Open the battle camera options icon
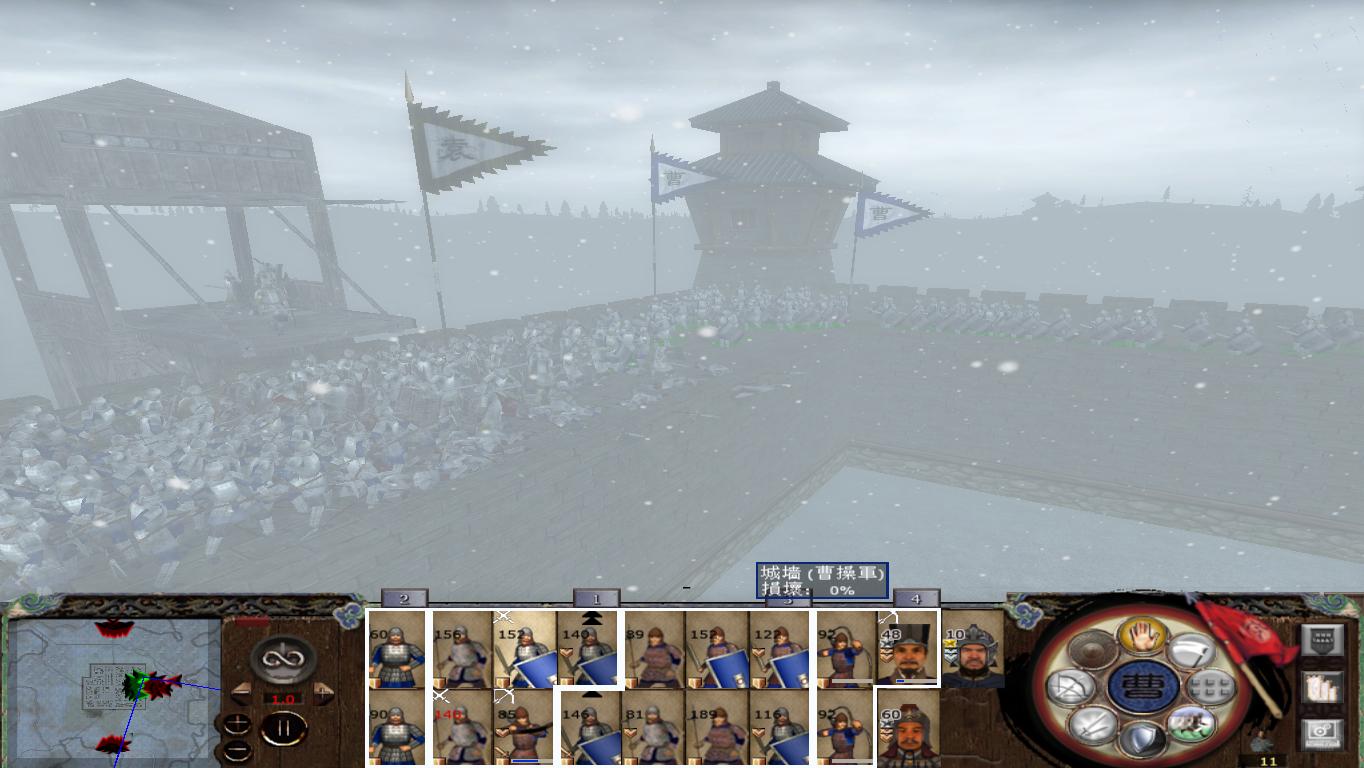 [1321, 730]
